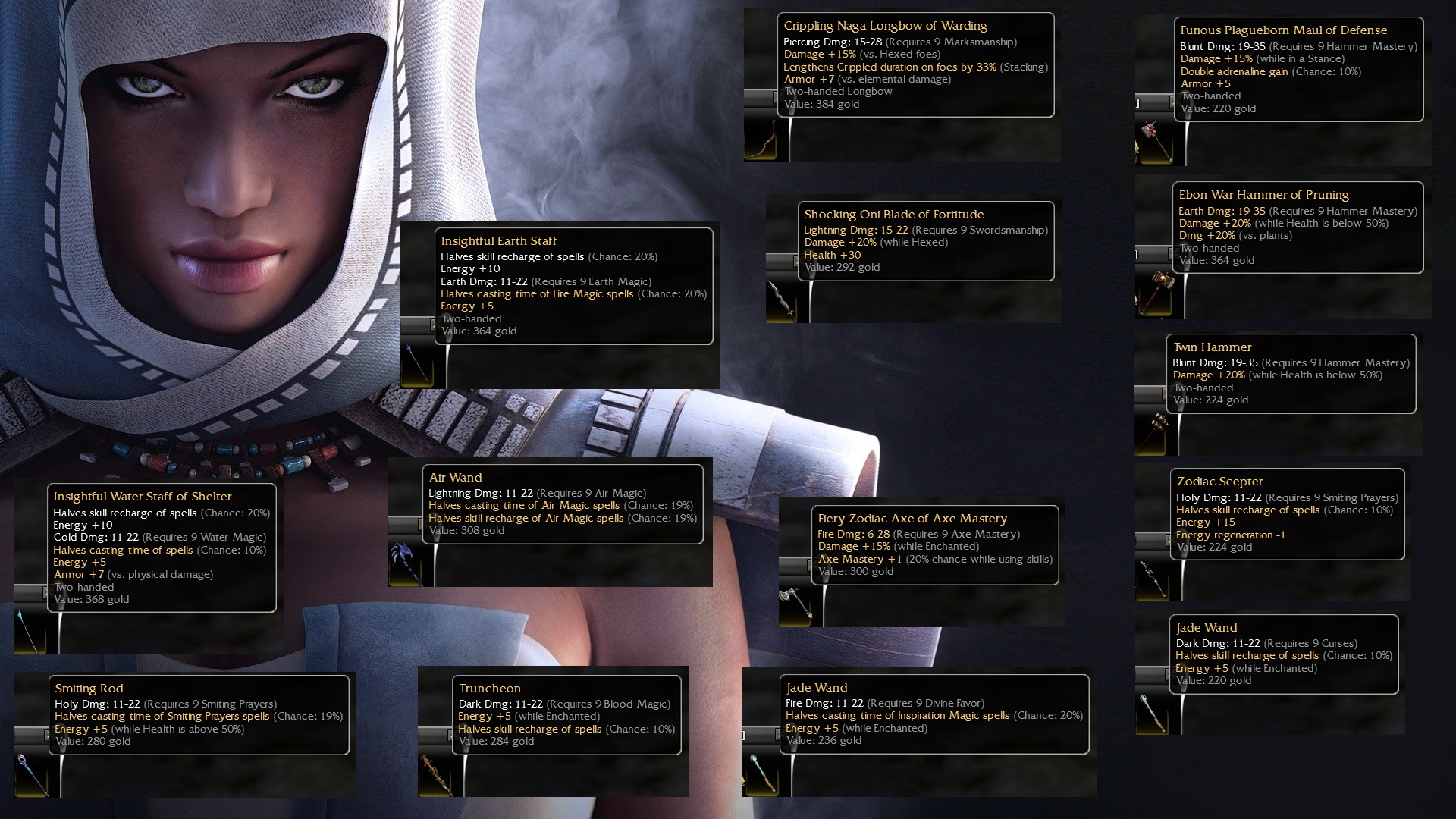Select the Twin Hammer item icon
The height and width of the screenshot is (819, 1456).
point(1152,434)
